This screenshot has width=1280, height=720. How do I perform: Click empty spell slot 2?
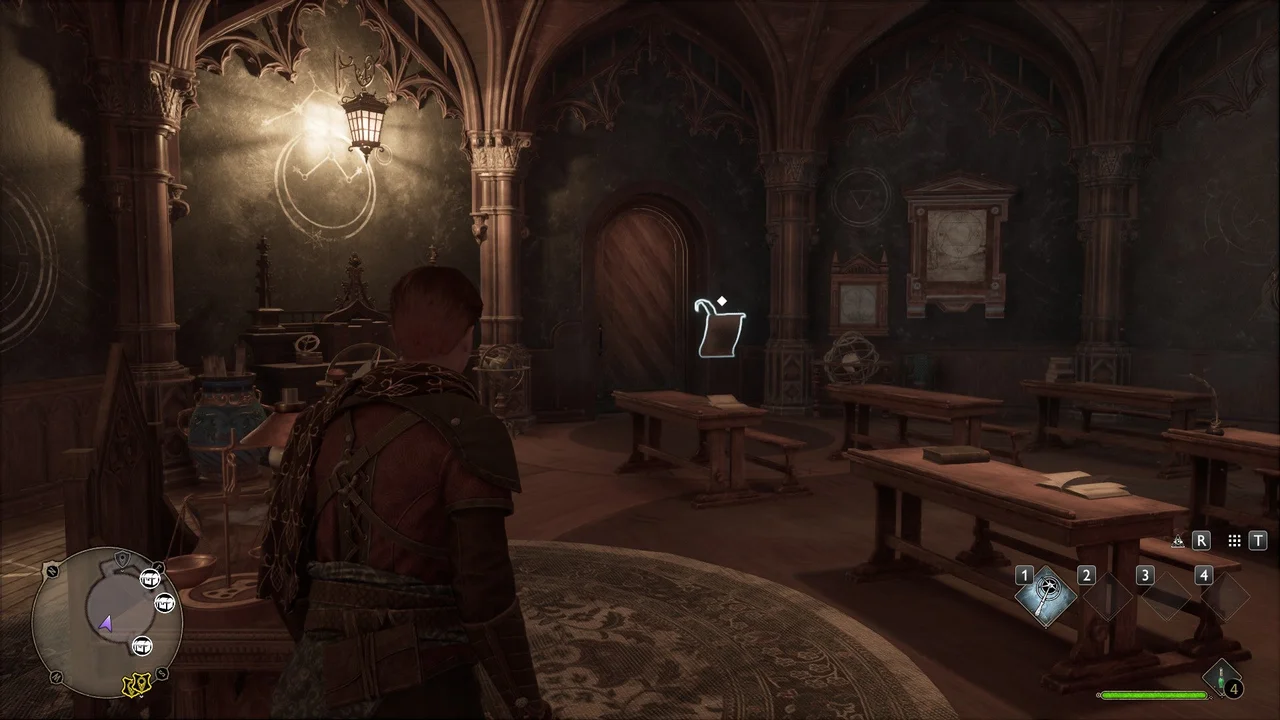click(1108, 596)
